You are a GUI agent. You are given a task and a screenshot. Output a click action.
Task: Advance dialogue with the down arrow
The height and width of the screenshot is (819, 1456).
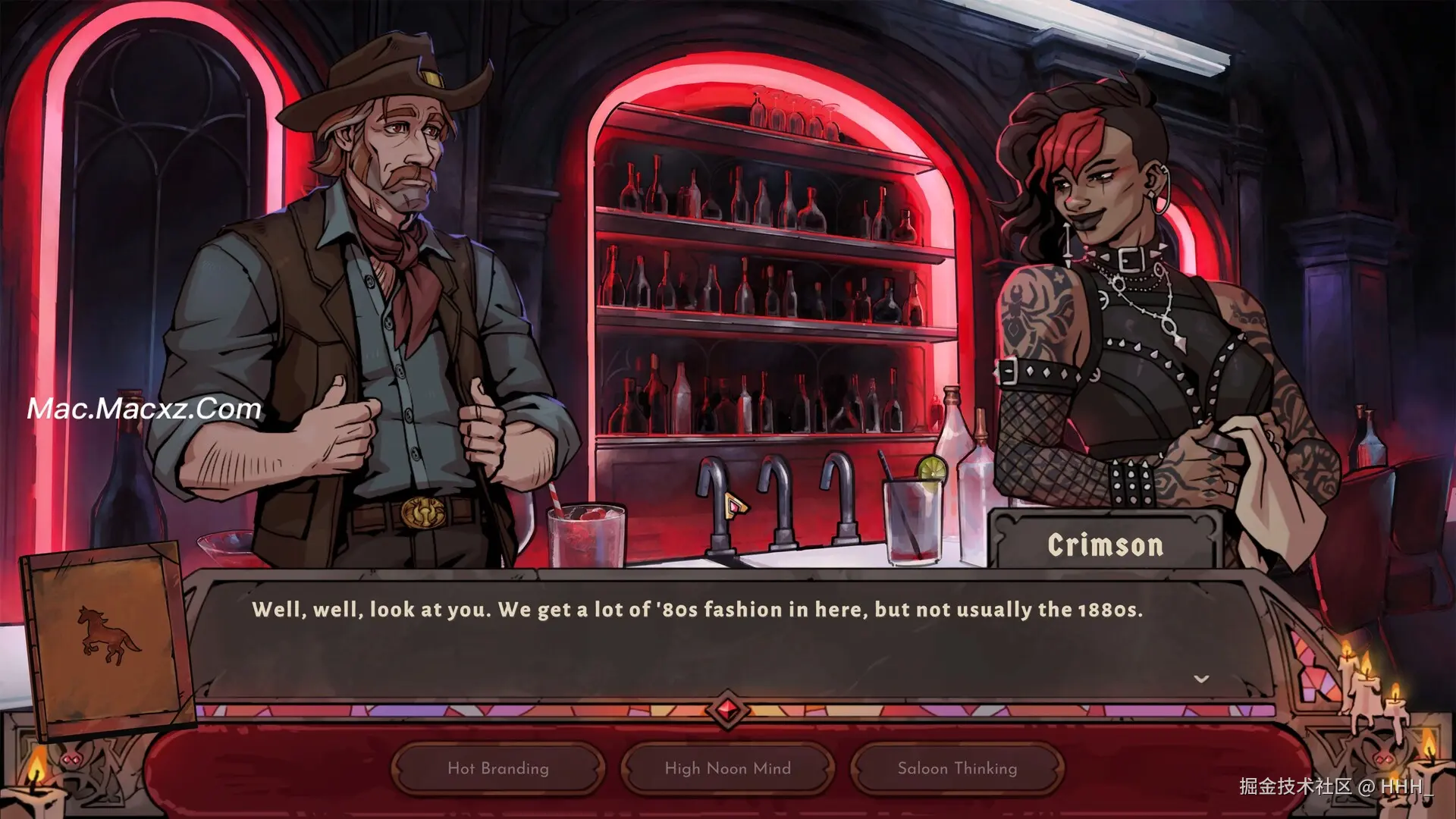coord(1201,679)
